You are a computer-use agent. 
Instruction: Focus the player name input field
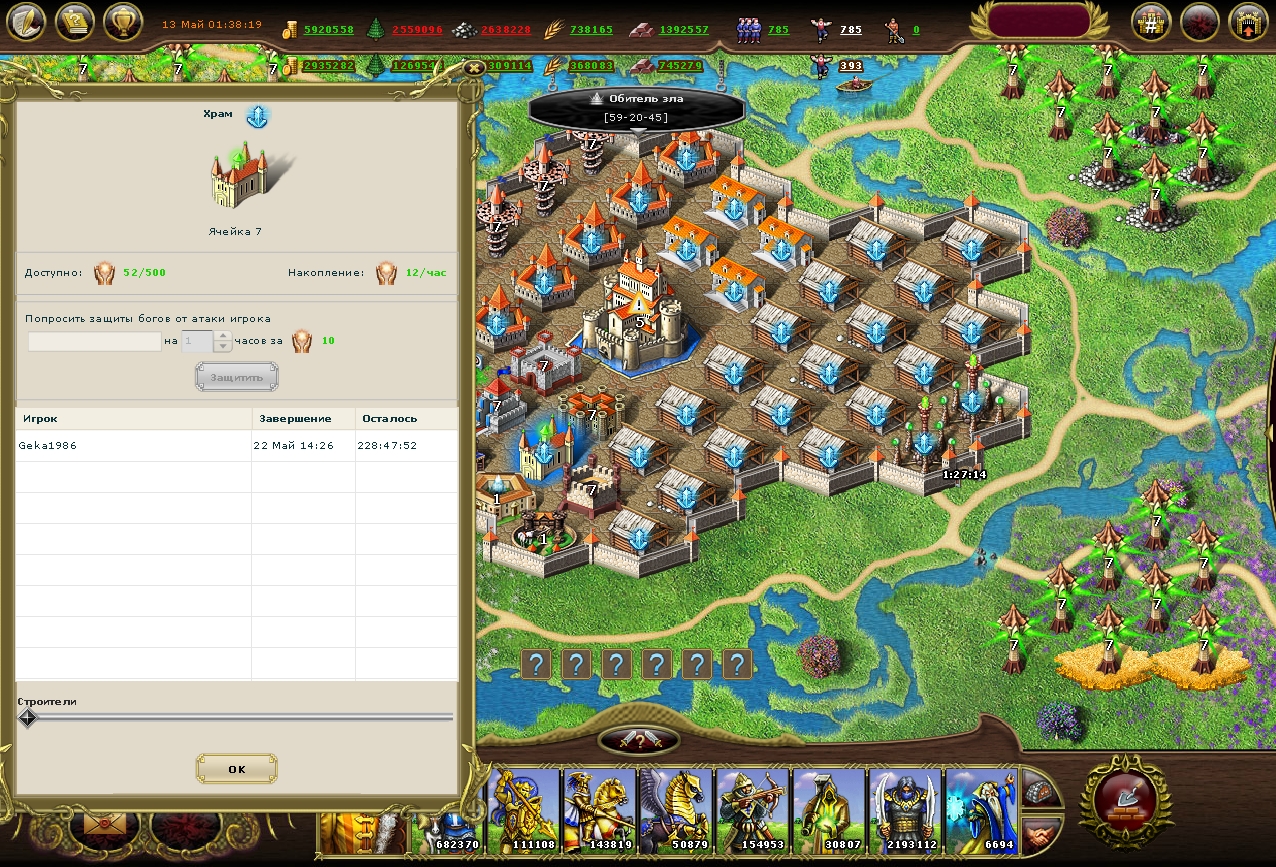[94, 342]
